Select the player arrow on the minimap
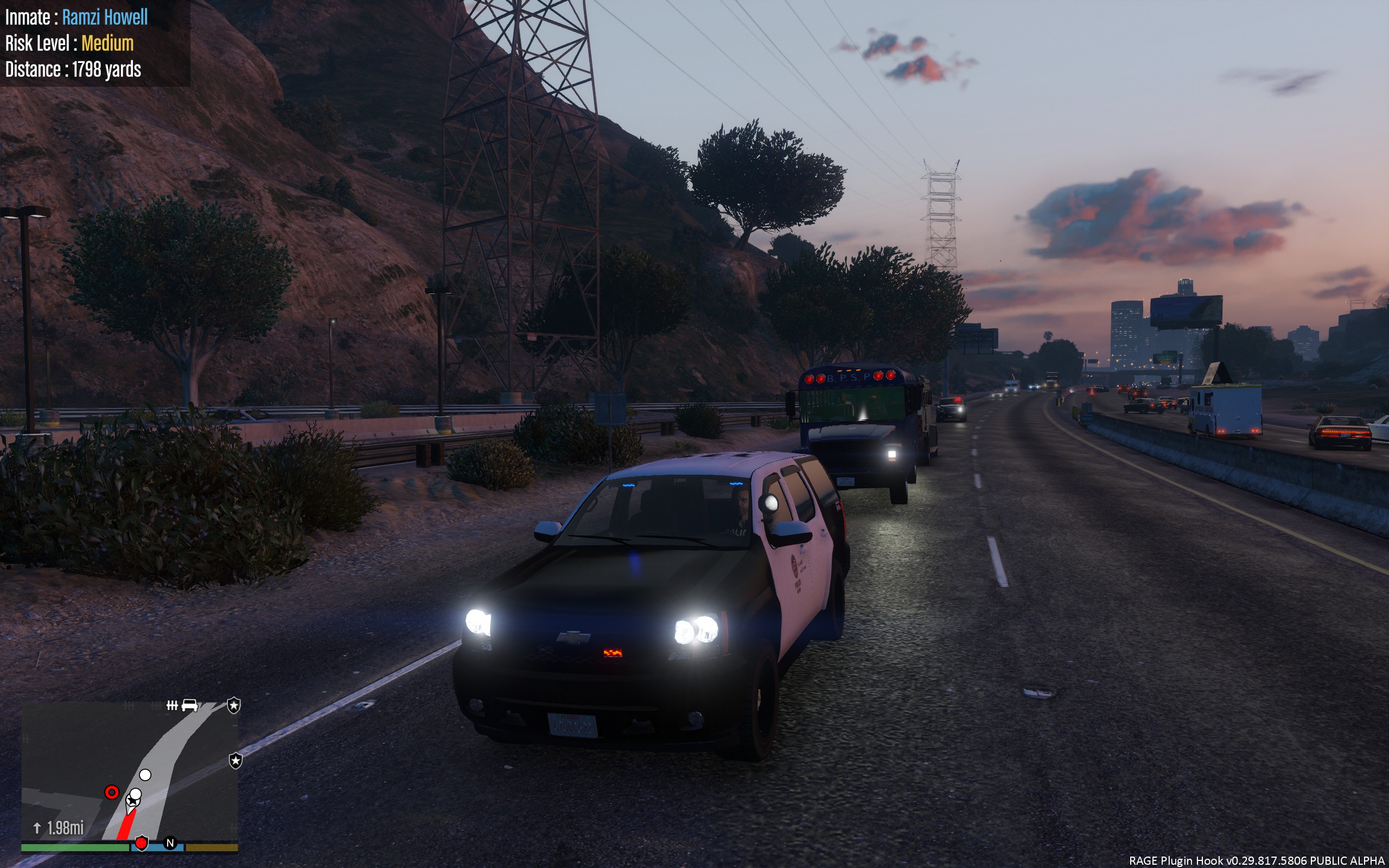 click(x=132, y=800)
